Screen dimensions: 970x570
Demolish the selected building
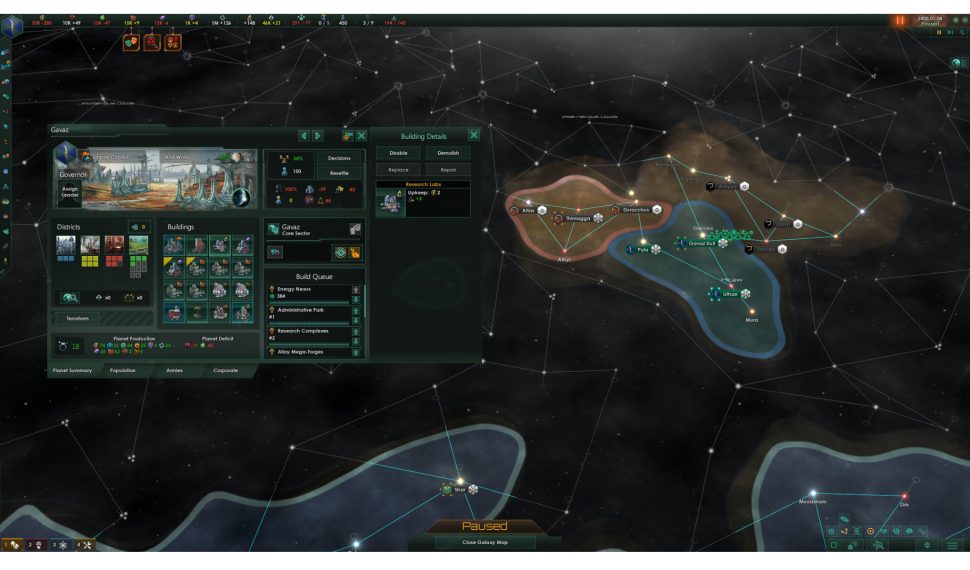[x=448, y=153]
